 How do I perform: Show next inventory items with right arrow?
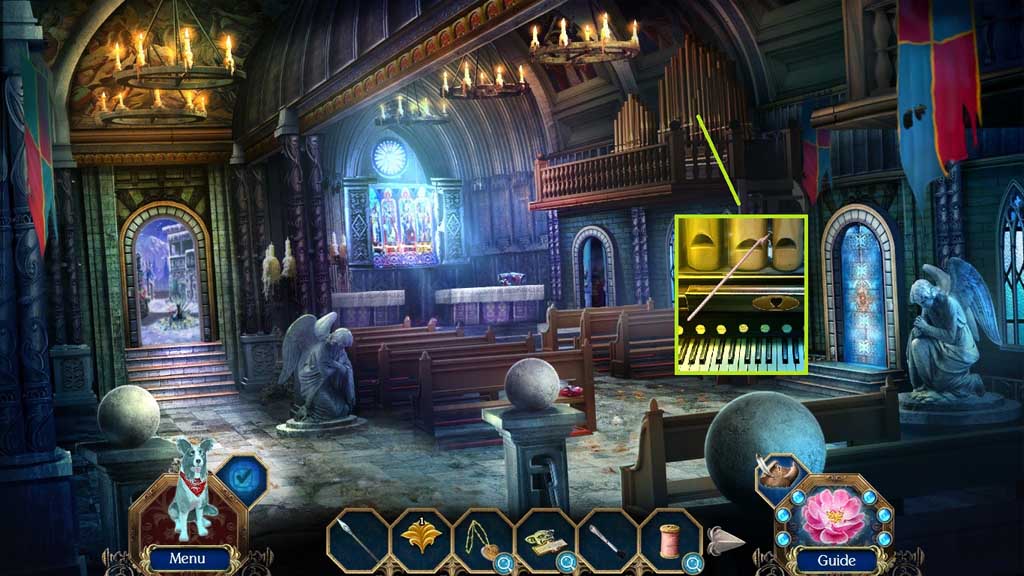pyautogui.click(x=726, y=542)
